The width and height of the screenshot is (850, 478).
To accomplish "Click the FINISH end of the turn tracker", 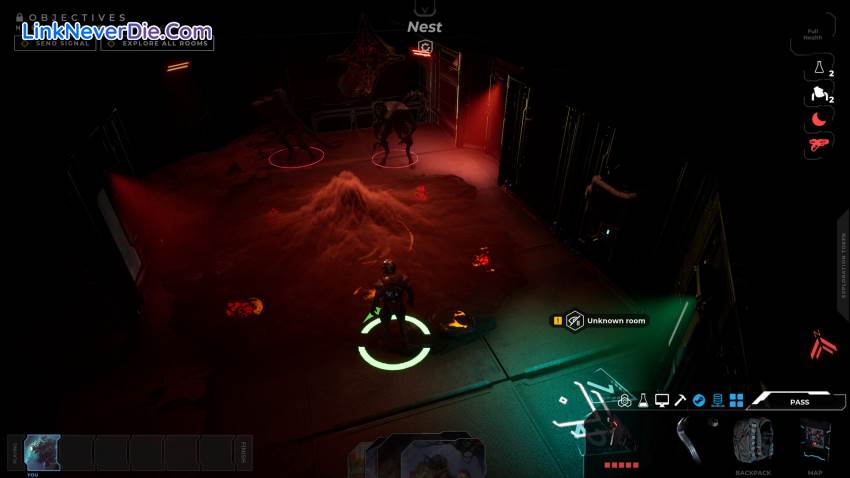I will tap(243, 452).
